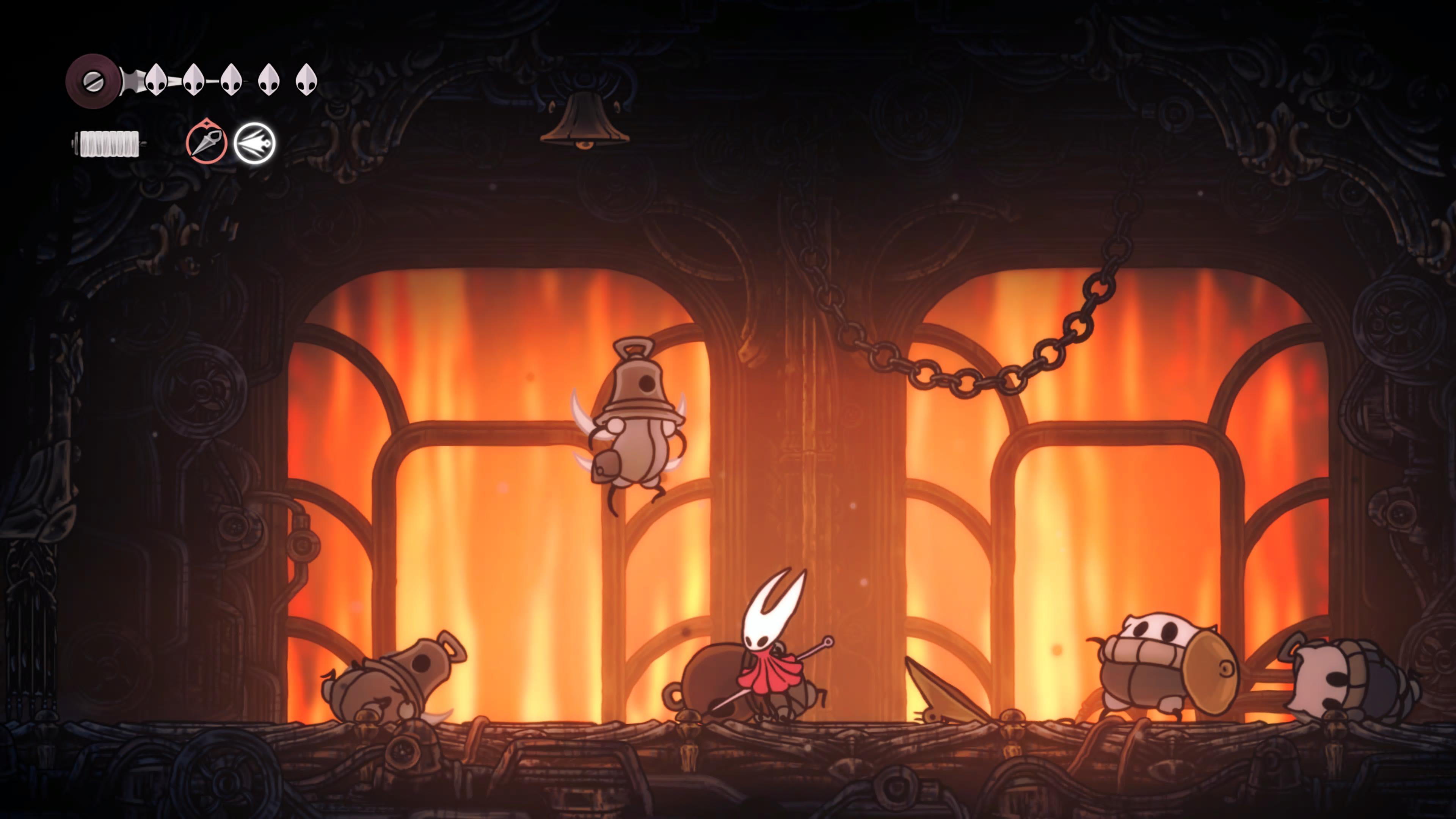Viewport: 1456px width, 819px height.
Task: Click the dark silk spool emblem
Action: [92, 81]
